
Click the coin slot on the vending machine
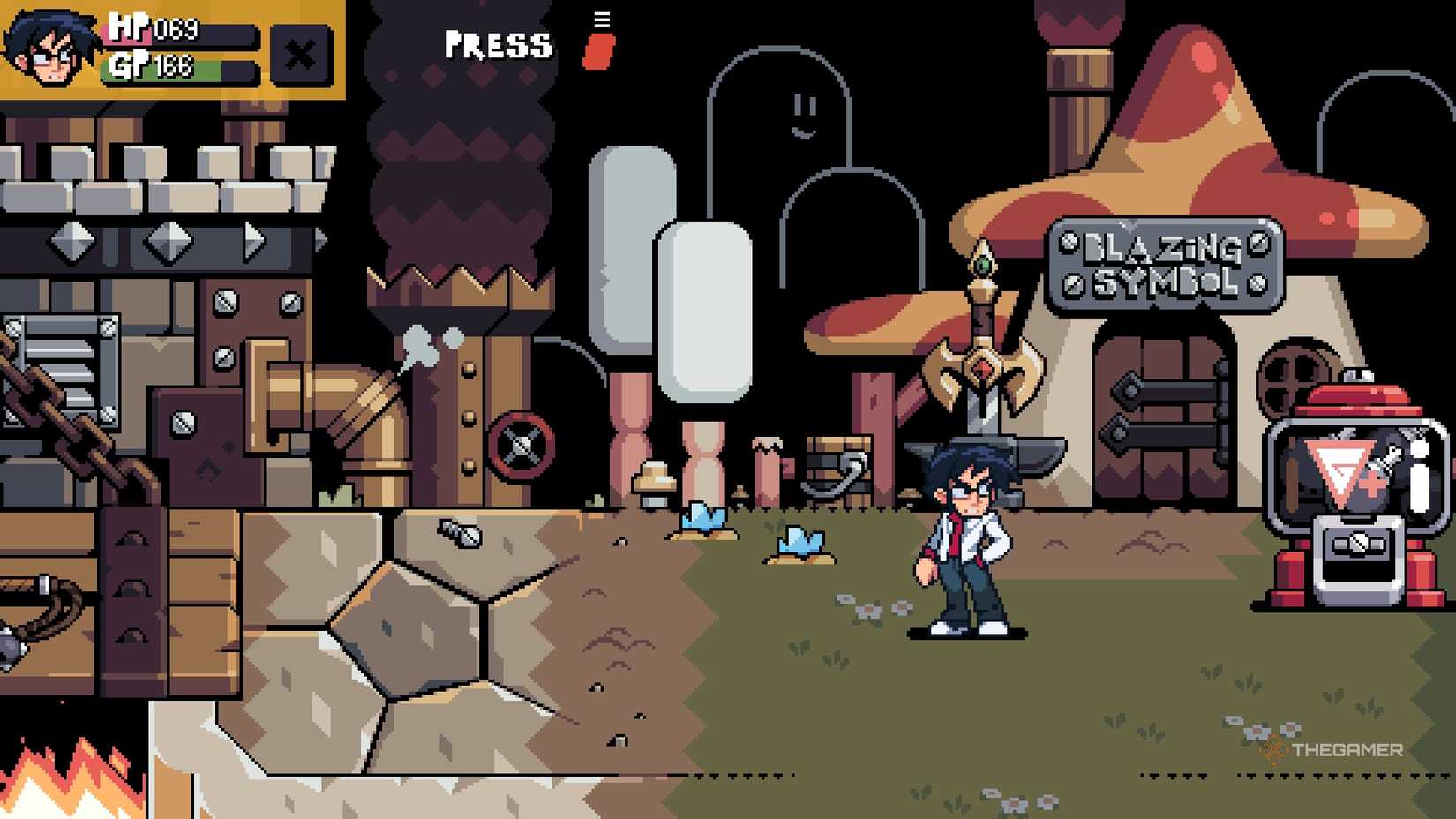pyautogui.click(x=1358, y=542)
